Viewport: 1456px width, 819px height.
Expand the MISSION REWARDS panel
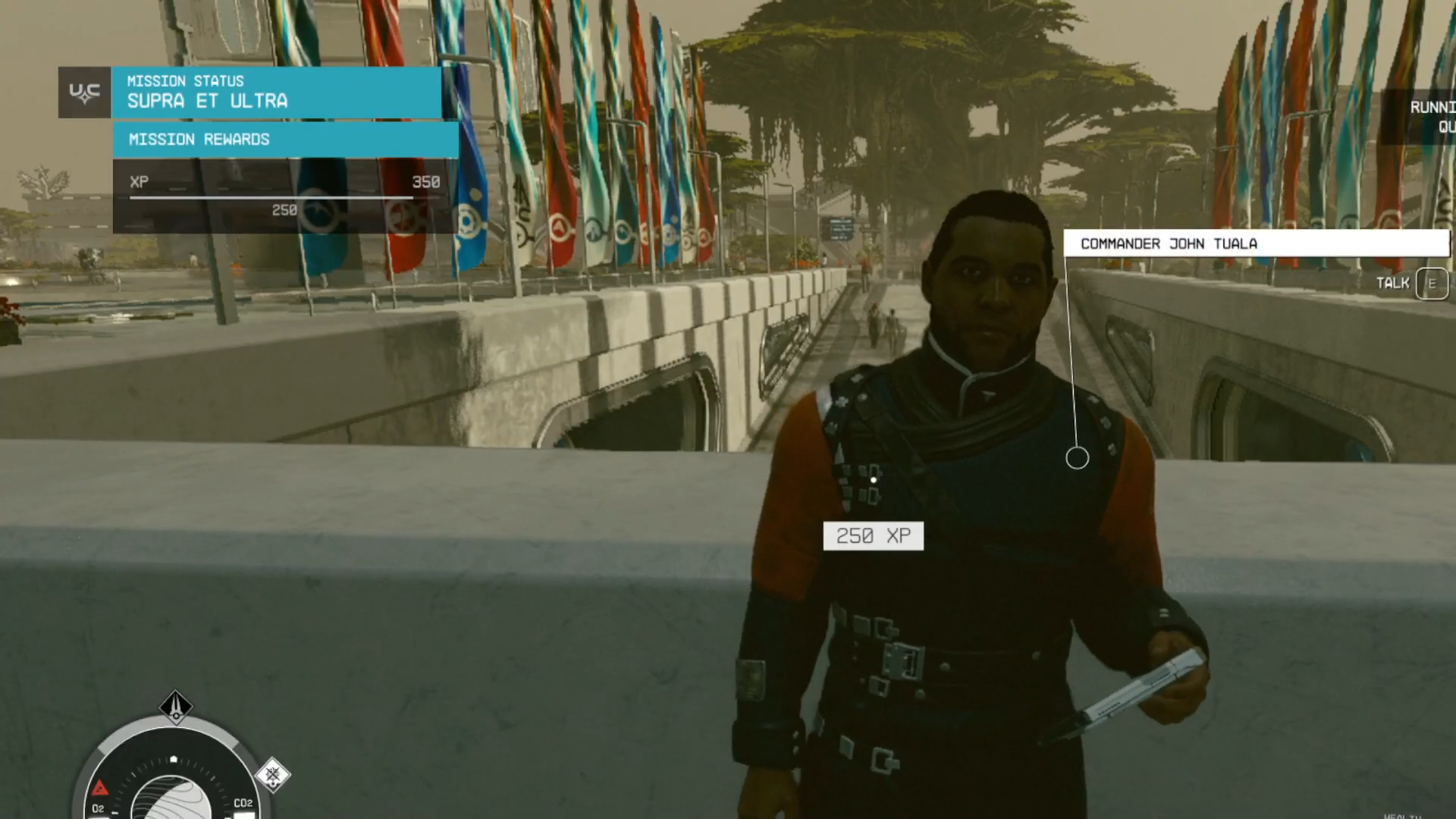284,140
